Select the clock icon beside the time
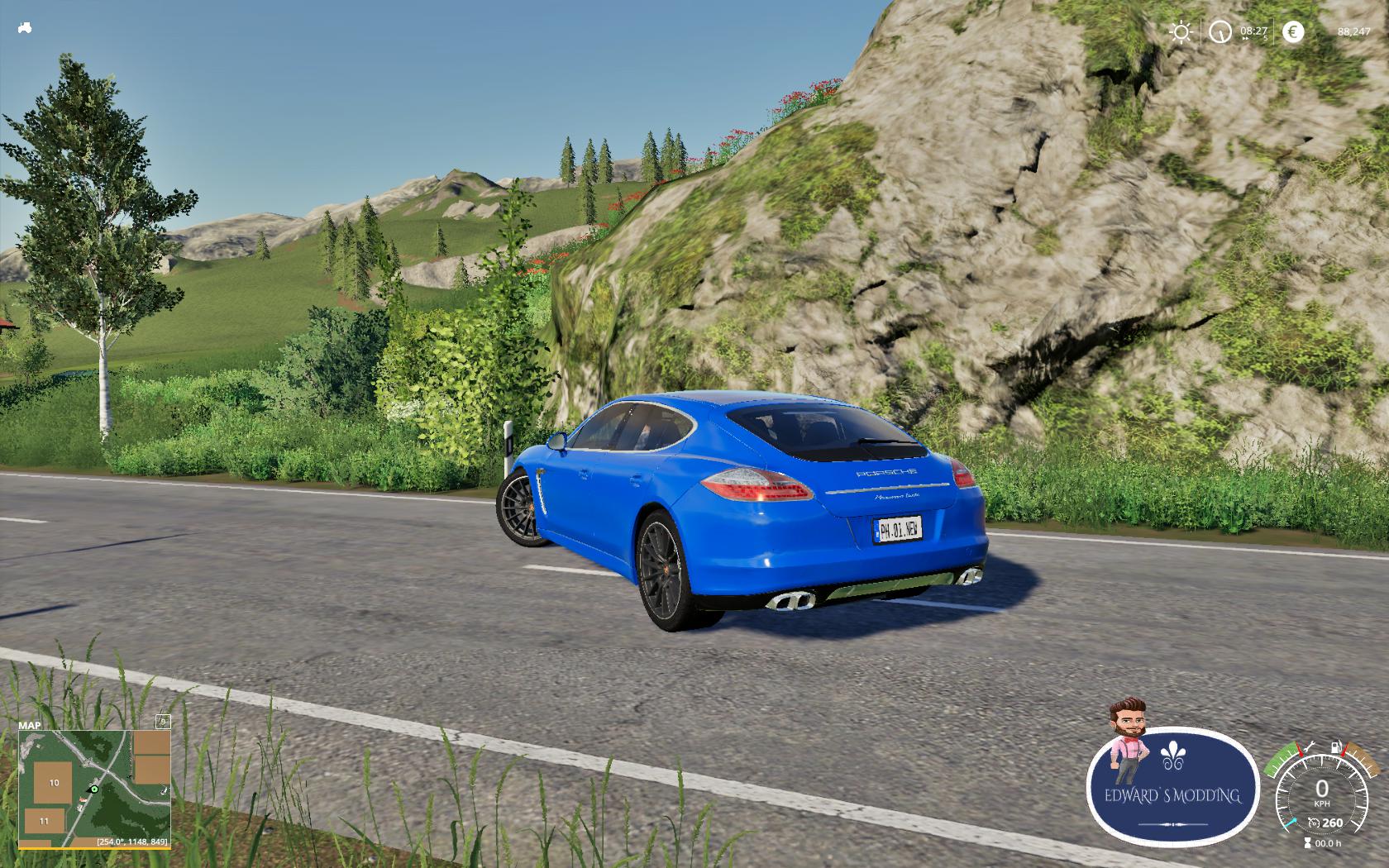The width and height of the screenshot is (1389, 868). coord(1220,32)
